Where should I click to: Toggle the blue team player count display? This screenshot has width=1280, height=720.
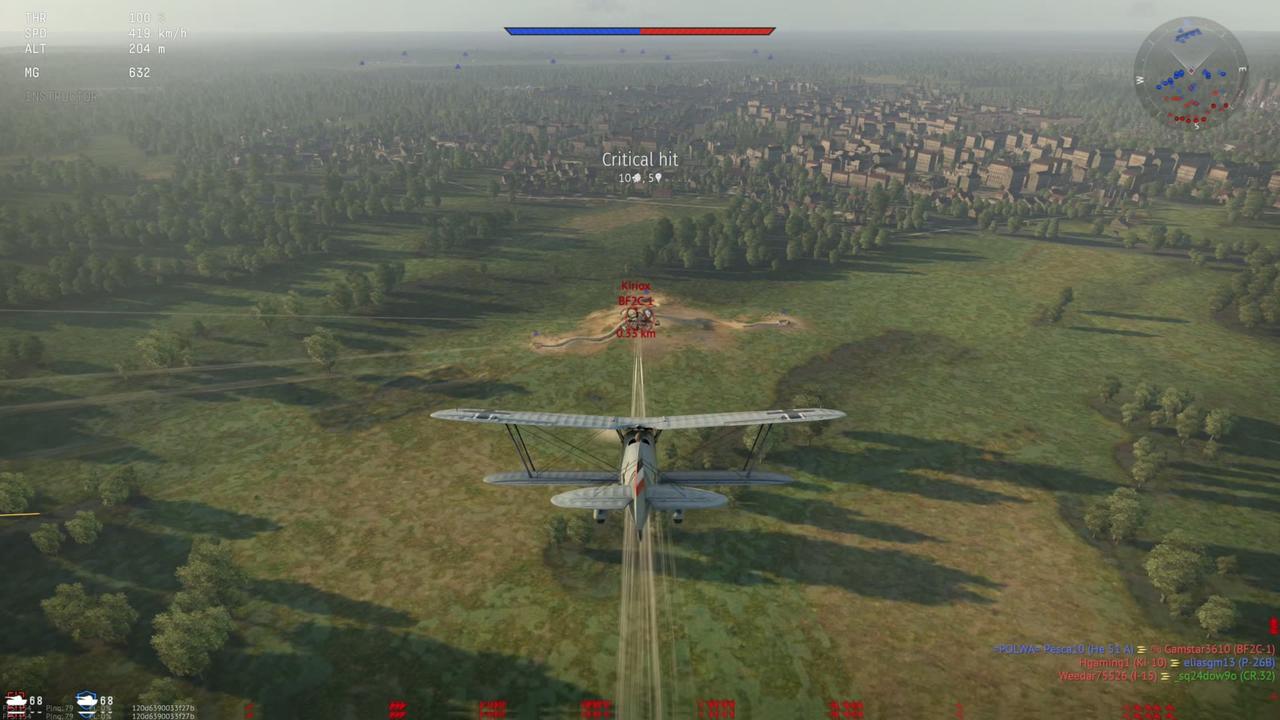pyautogui.click(x=106, y=700)
